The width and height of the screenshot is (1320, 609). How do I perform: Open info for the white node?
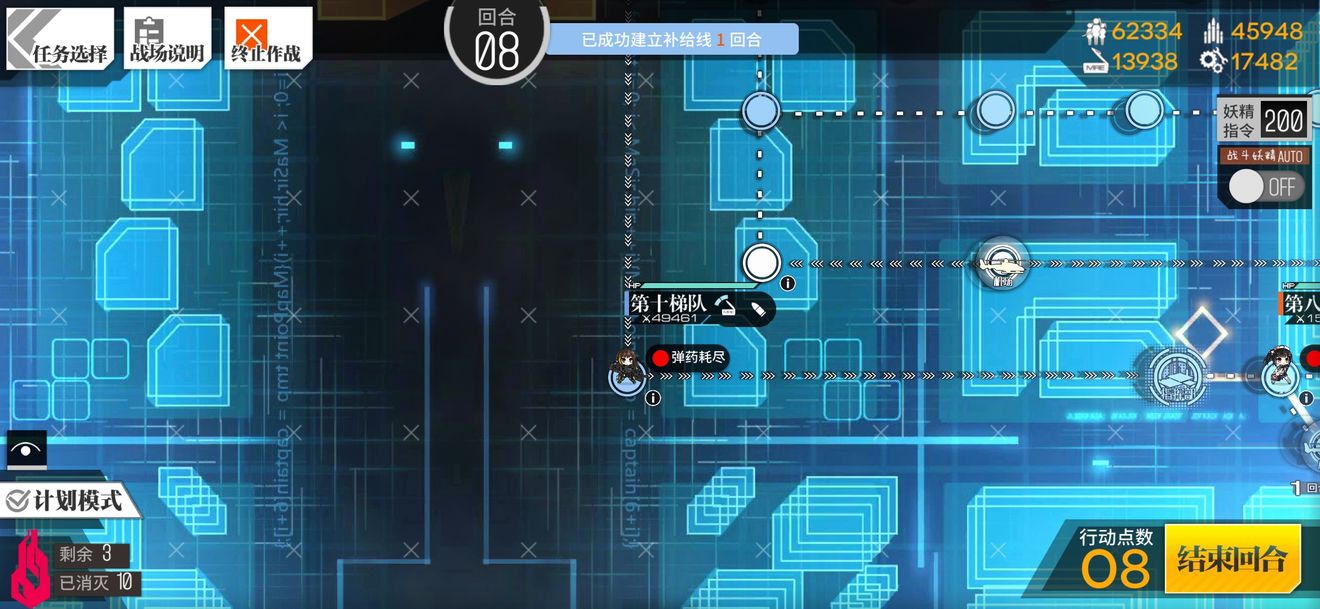[788, 284]
